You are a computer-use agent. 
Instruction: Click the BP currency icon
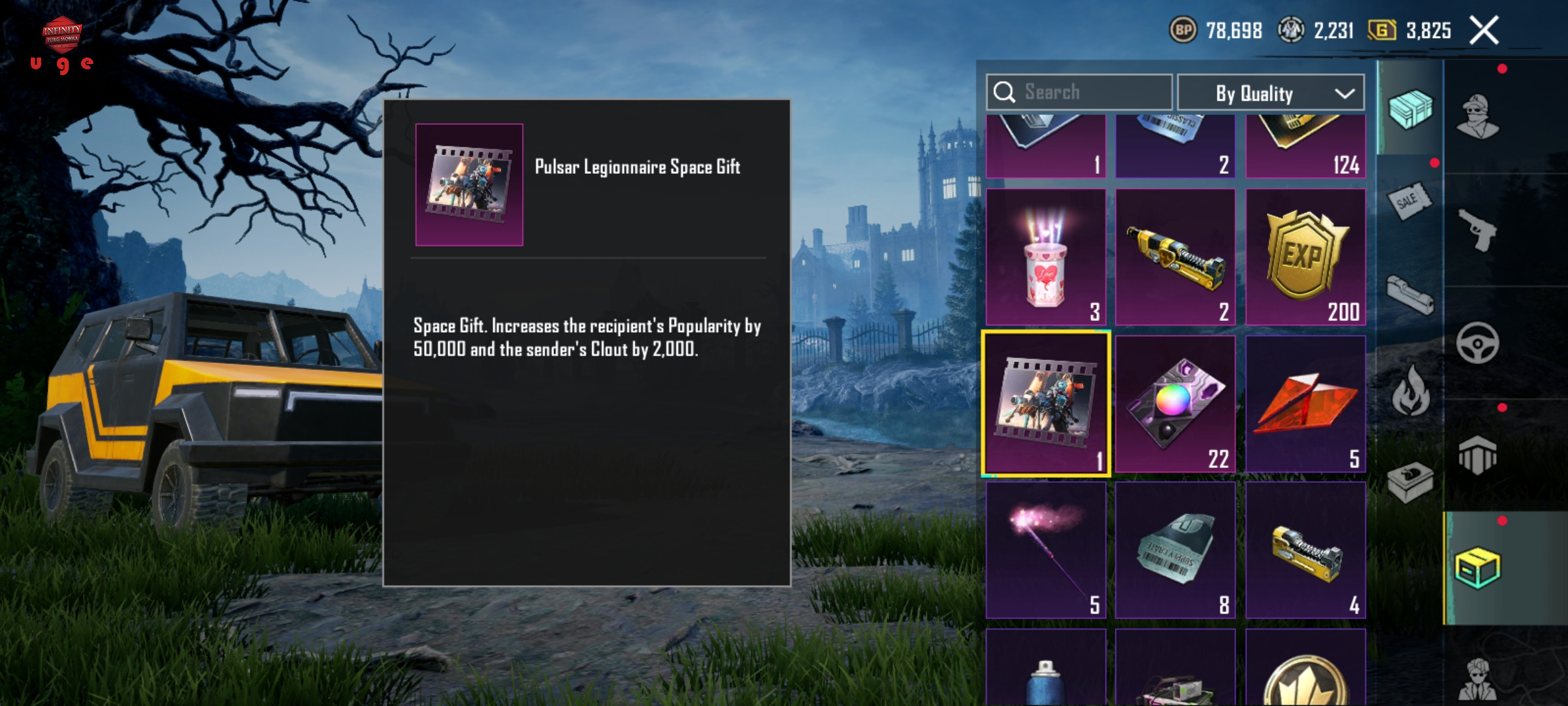point(1183,30)
